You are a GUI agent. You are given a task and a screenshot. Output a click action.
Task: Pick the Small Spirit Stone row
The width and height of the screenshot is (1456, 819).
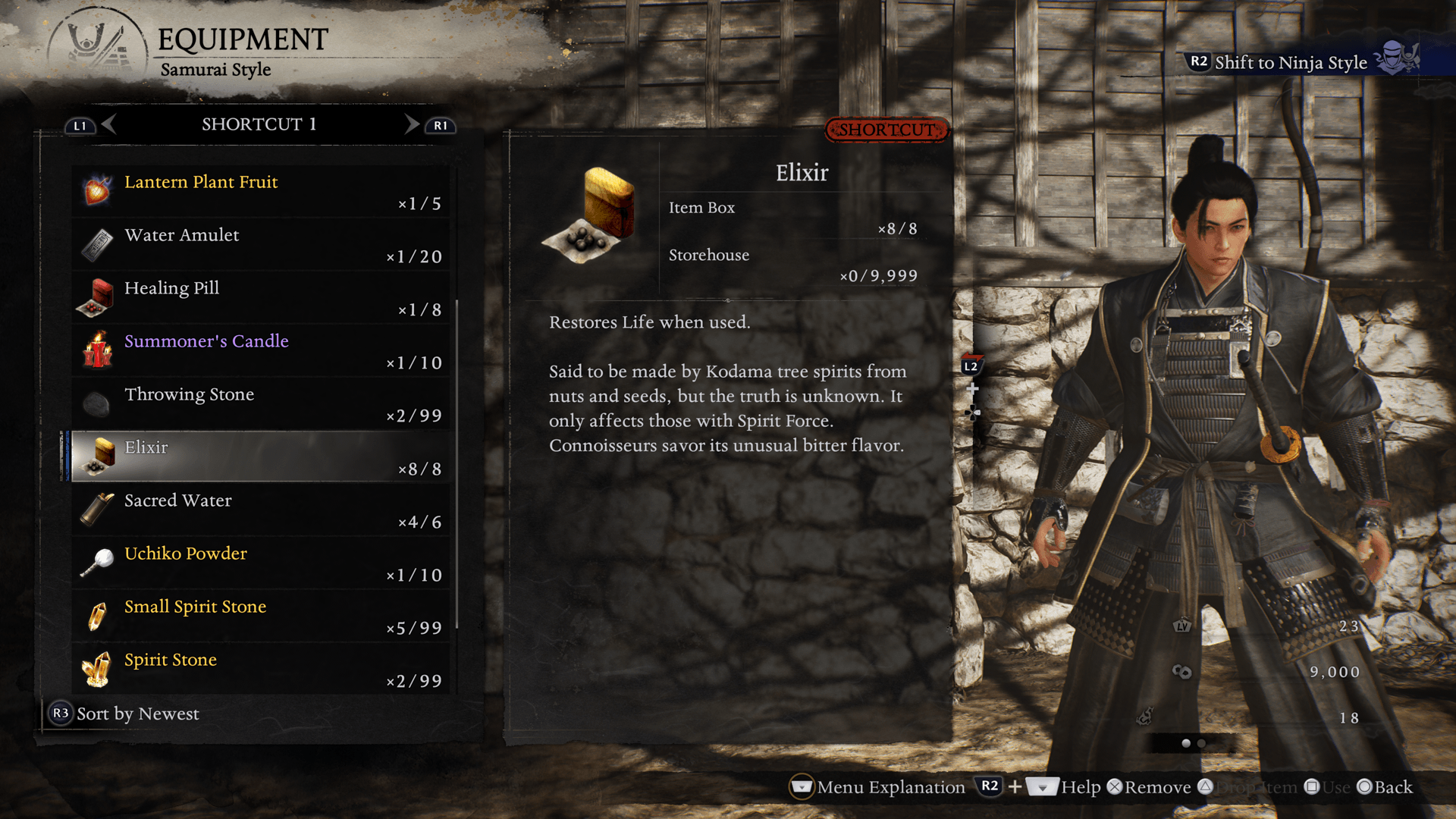261,617
